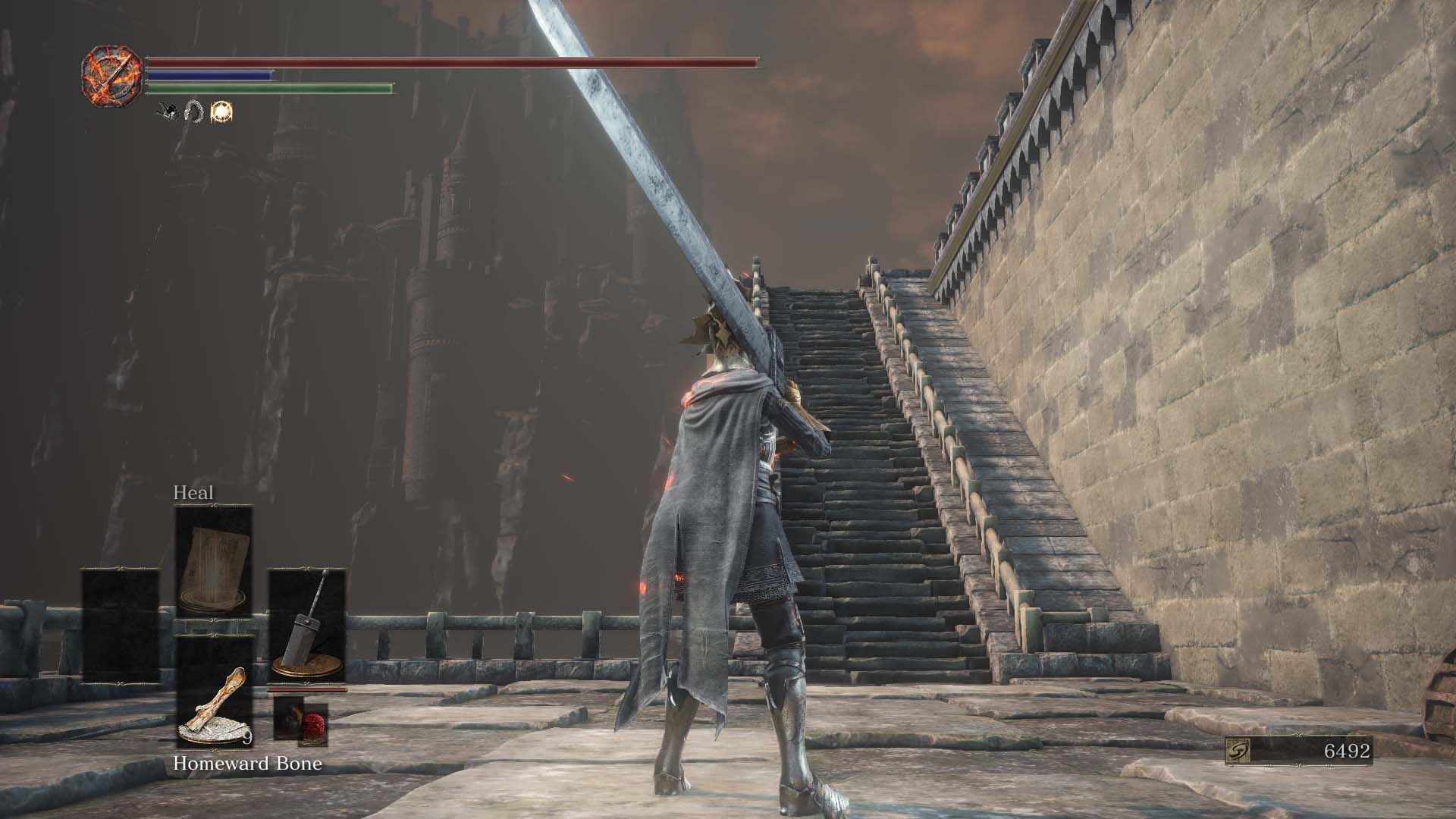Image resolution: width=1456 pixels, height=819 pixels.
Task: Click the blue focus points bar
Action: click(x=209, y=77)
